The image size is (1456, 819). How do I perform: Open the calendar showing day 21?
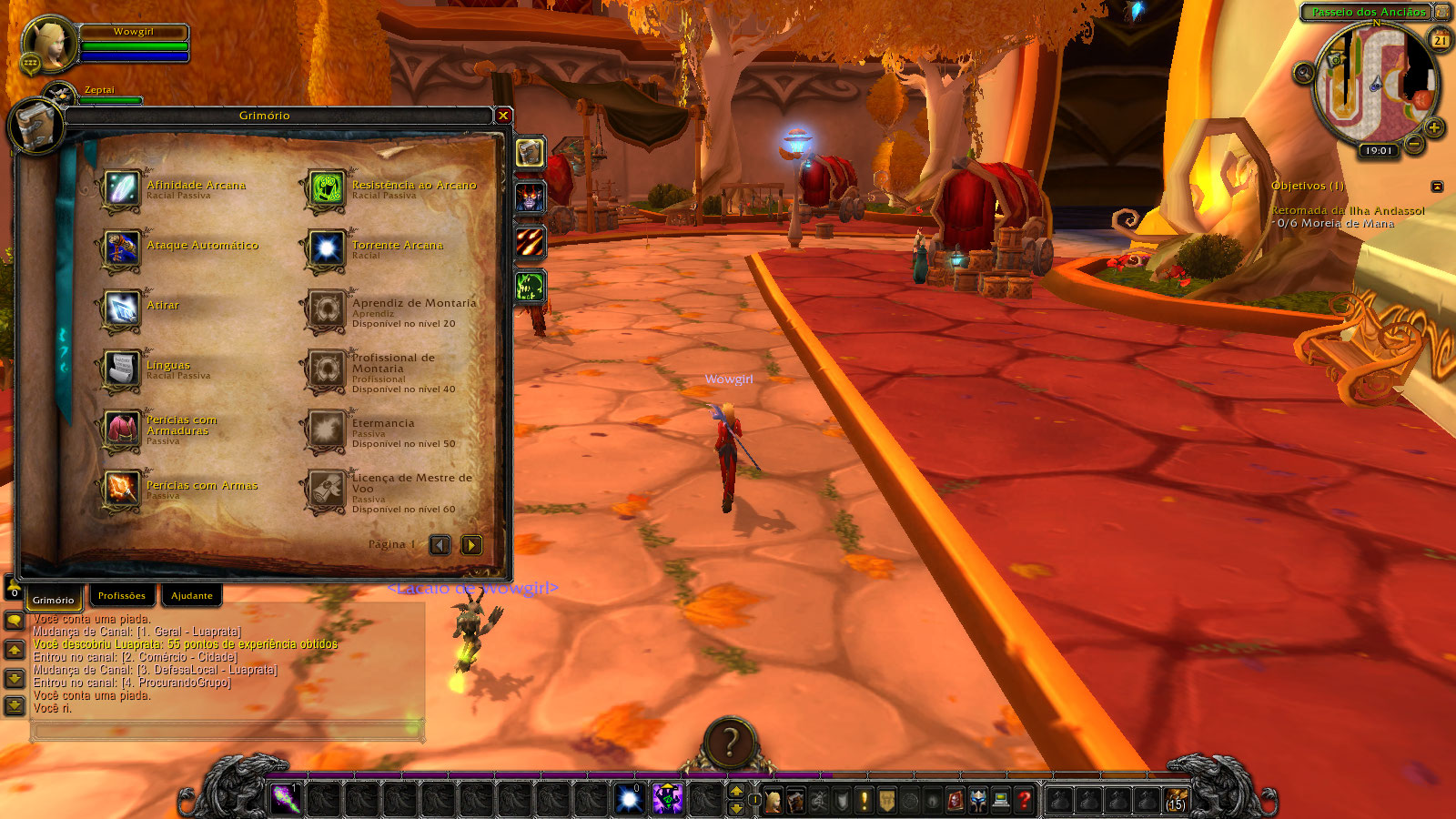1441,40
